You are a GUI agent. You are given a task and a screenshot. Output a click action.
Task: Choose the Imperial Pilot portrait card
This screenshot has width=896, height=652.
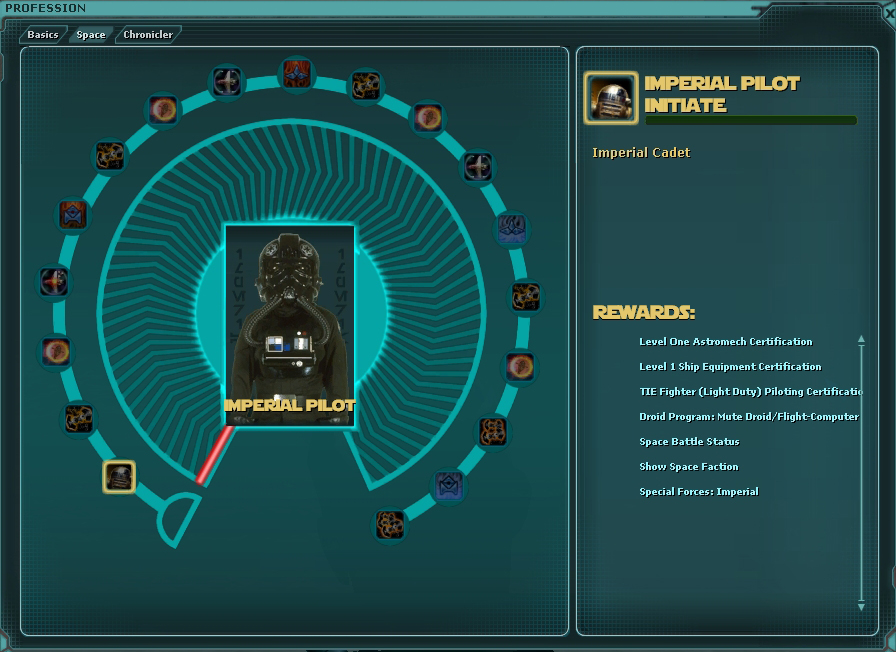(290, 325)
